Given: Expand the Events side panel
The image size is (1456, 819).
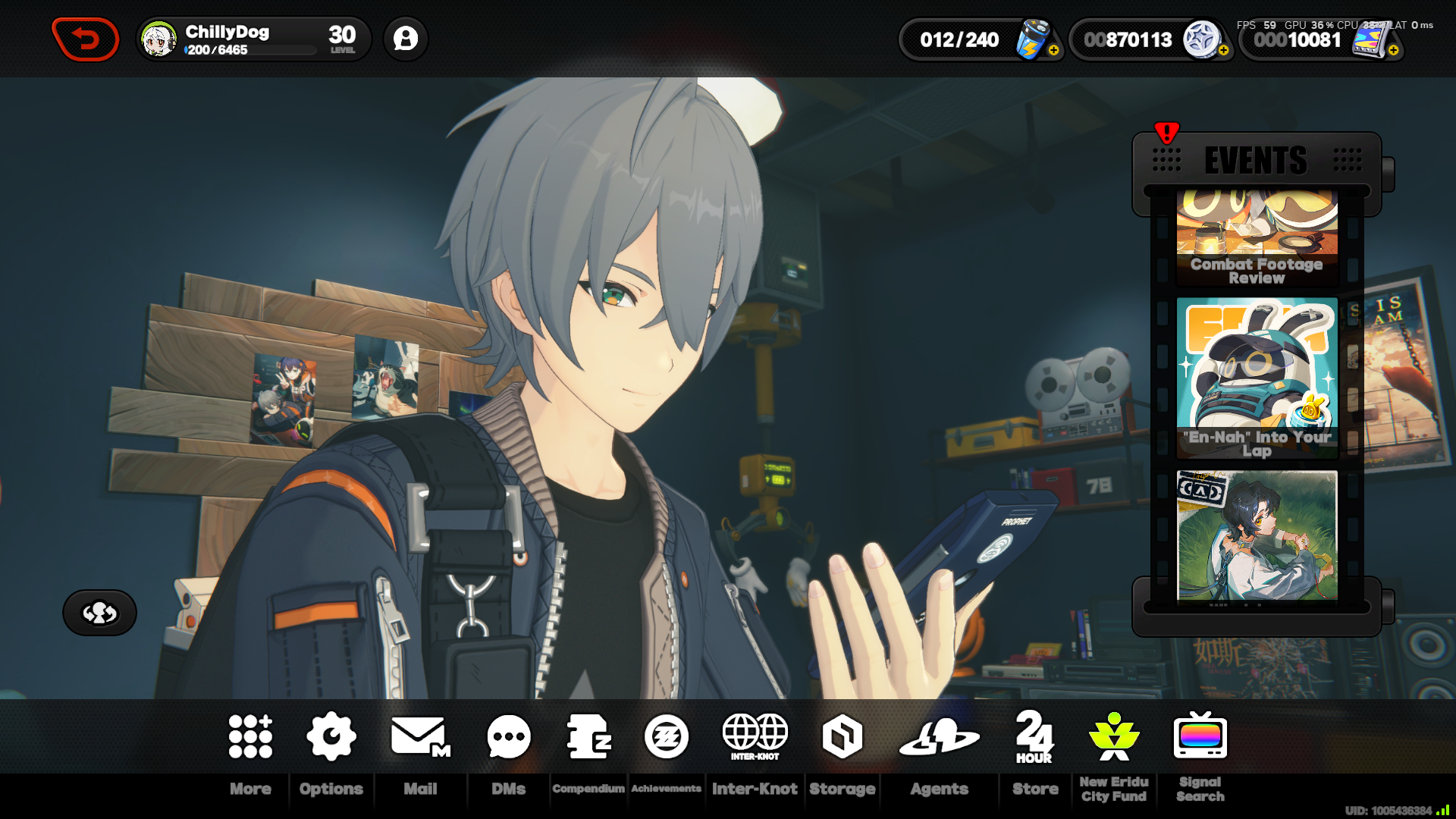Looking at the screenshot, I should click(1254, 160).
